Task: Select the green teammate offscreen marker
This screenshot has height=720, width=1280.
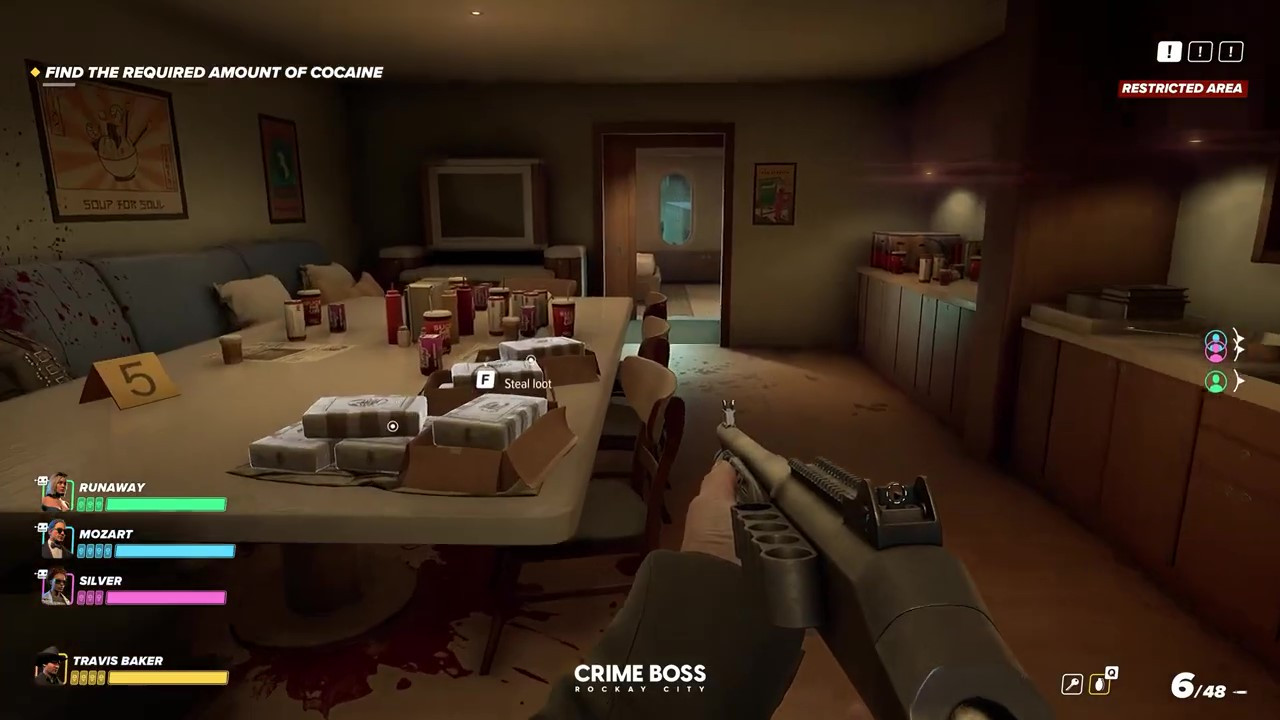Action: click(1216, 381)
